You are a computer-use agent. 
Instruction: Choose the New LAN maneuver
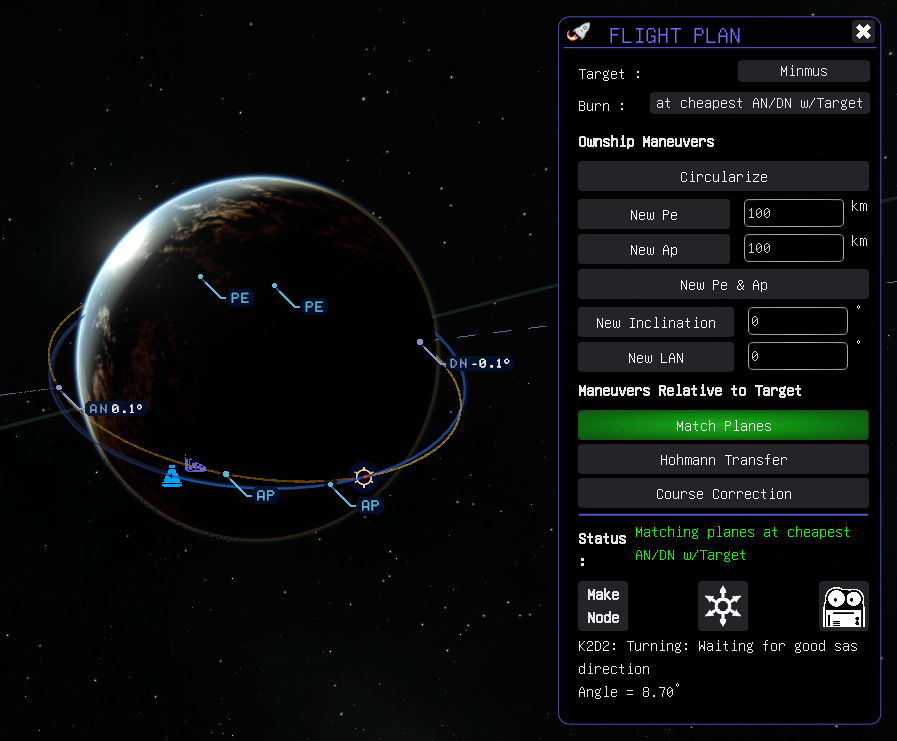click(655, 357)
